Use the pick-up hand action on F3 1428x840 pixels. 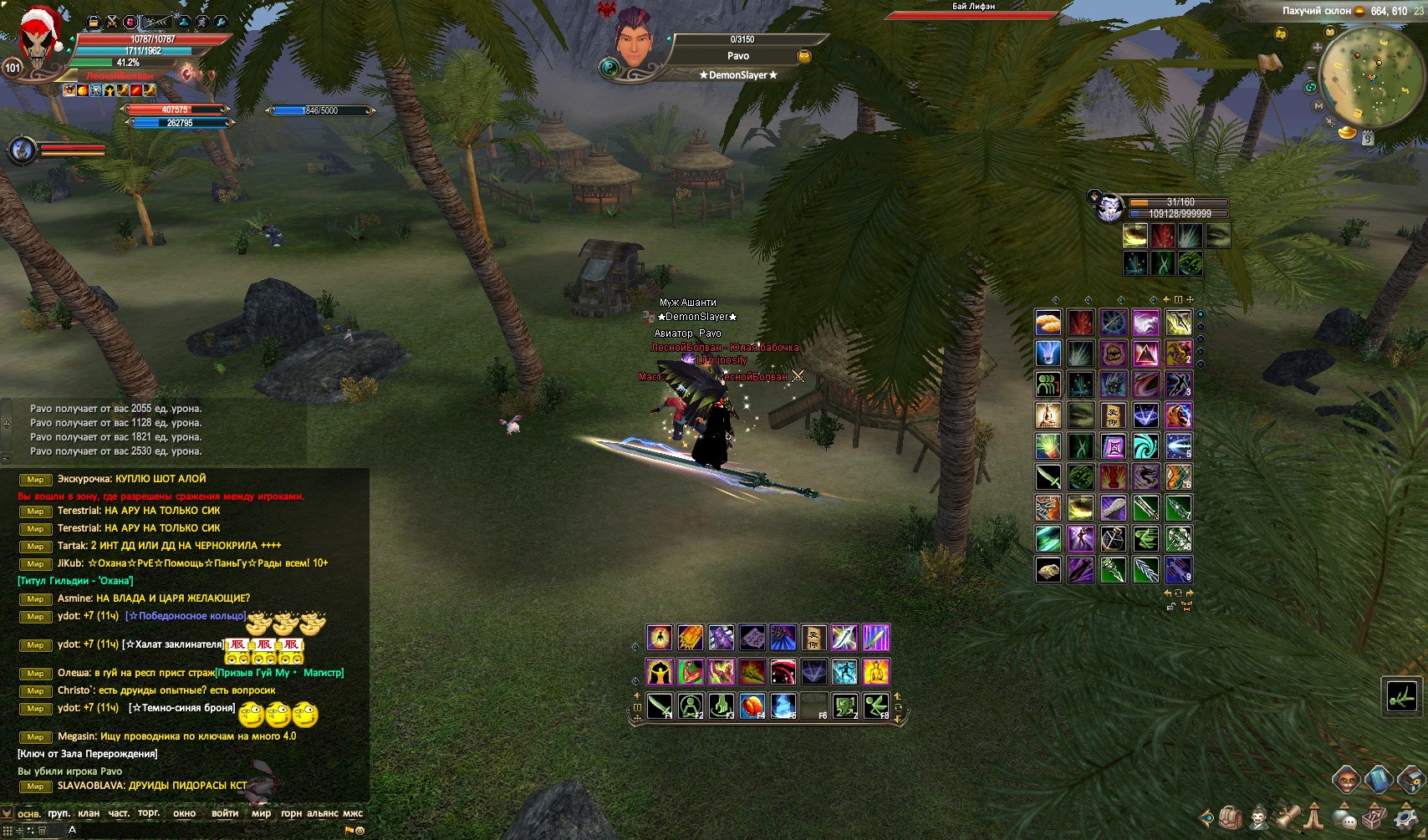722,706
